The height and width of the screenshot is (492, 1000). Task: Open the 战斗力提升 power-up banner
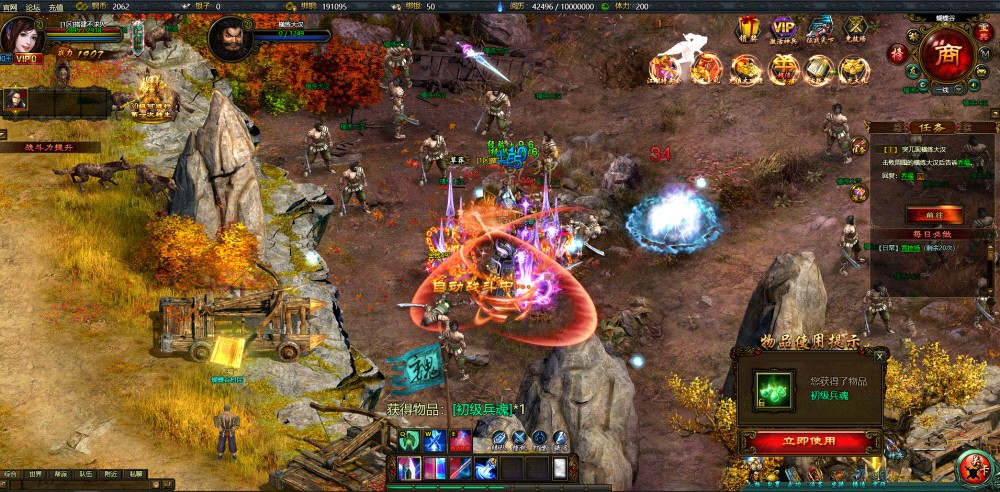point(50,146)
